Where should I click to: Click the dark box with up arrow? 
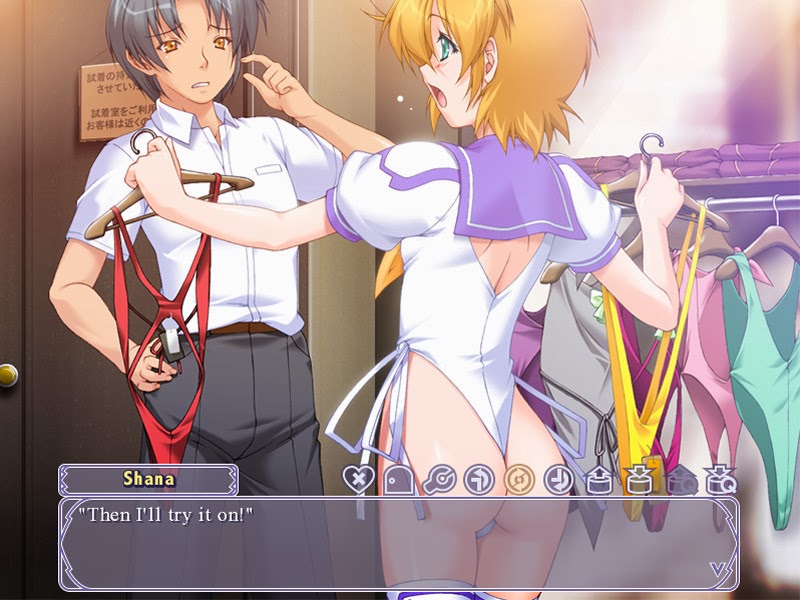(677, 479)
